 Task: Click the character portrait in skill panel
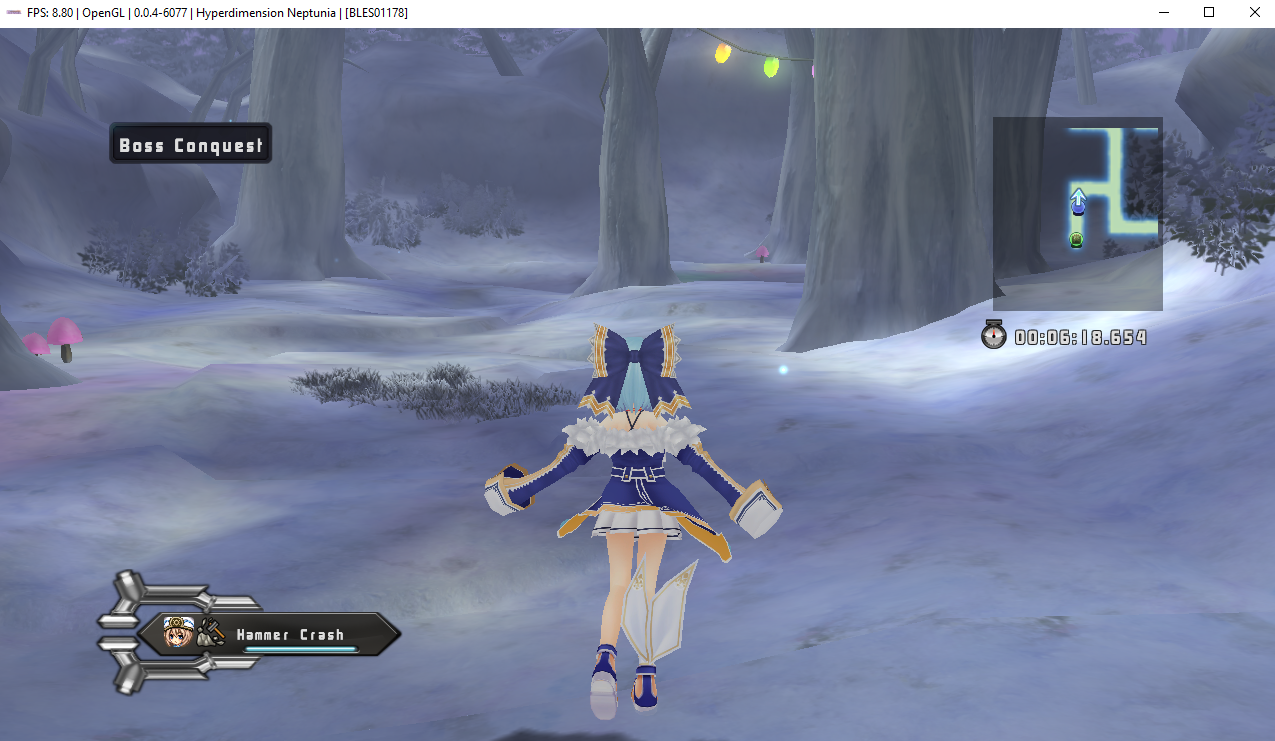point(178,632)
